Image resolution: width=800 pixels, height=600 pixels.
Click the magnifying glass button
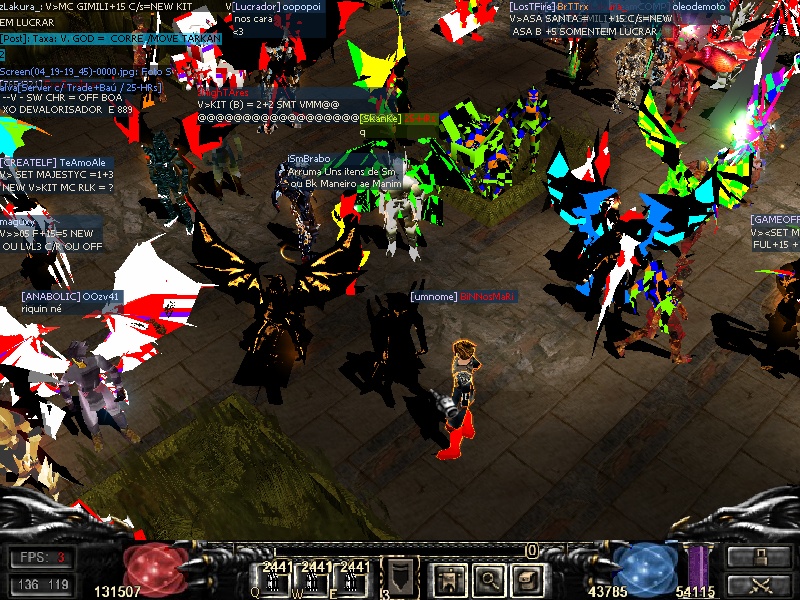coord(487,577)
